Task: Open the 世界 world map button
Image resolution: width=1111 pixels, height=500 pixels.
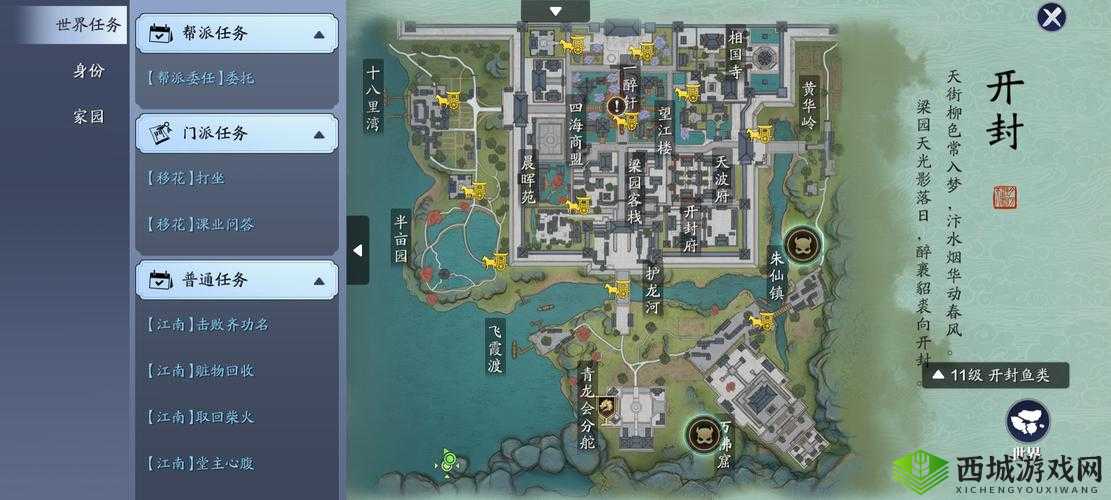Action: coord(1027,423)
